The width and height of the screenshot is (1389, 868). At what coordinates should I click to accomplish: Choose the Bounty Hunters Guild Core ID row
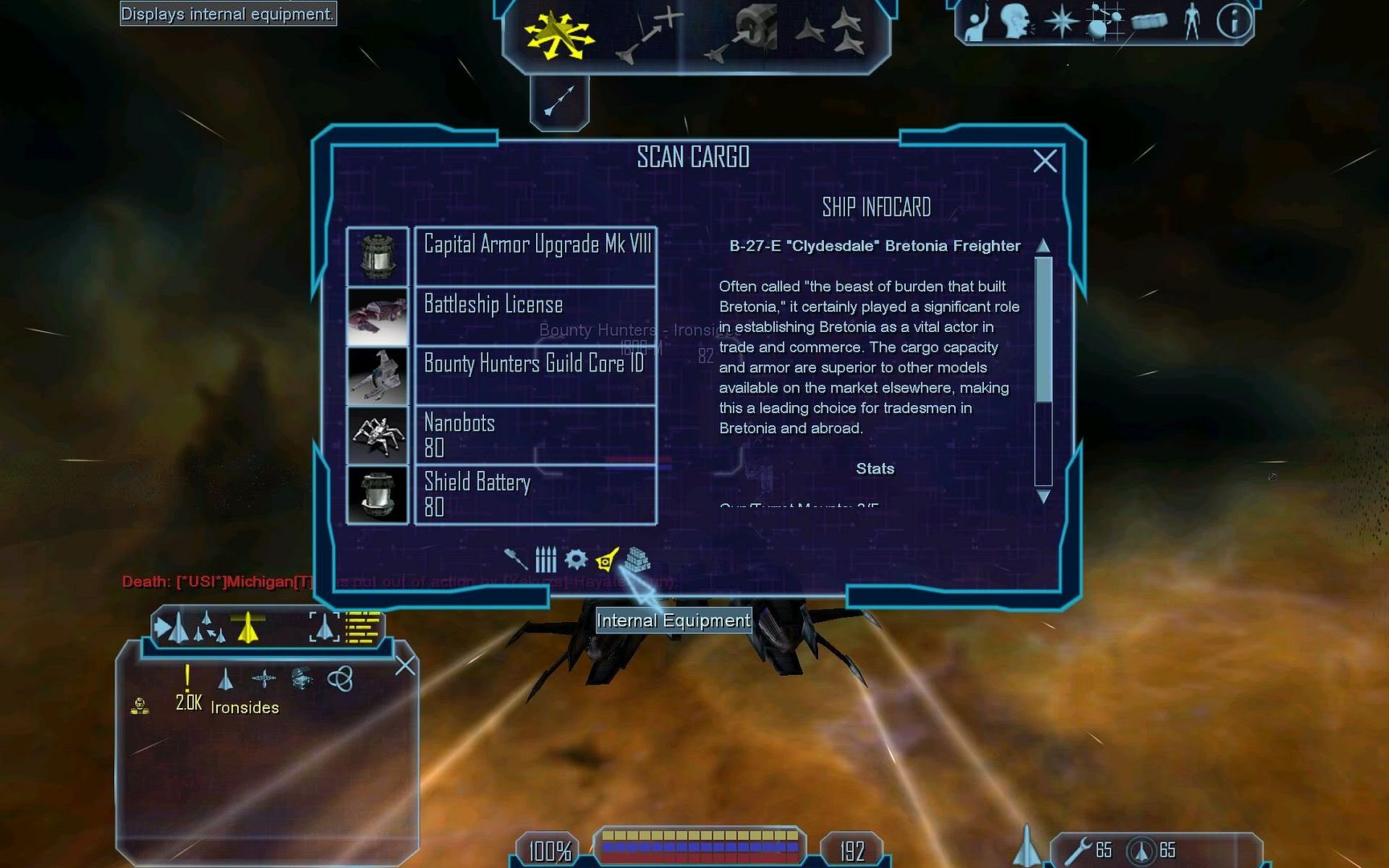(535, 375)
